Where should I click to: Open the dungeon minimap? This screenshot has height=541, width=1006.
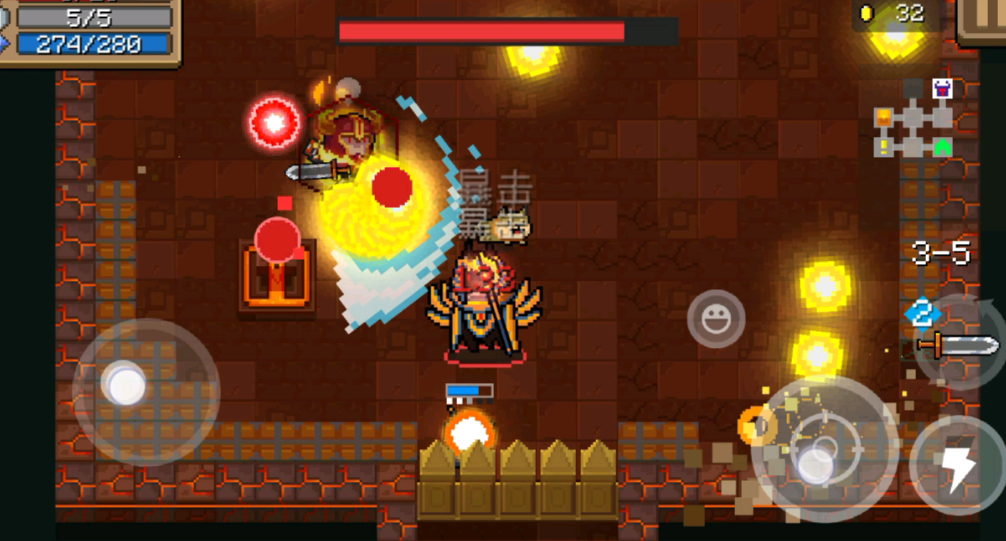pos(913,120)
